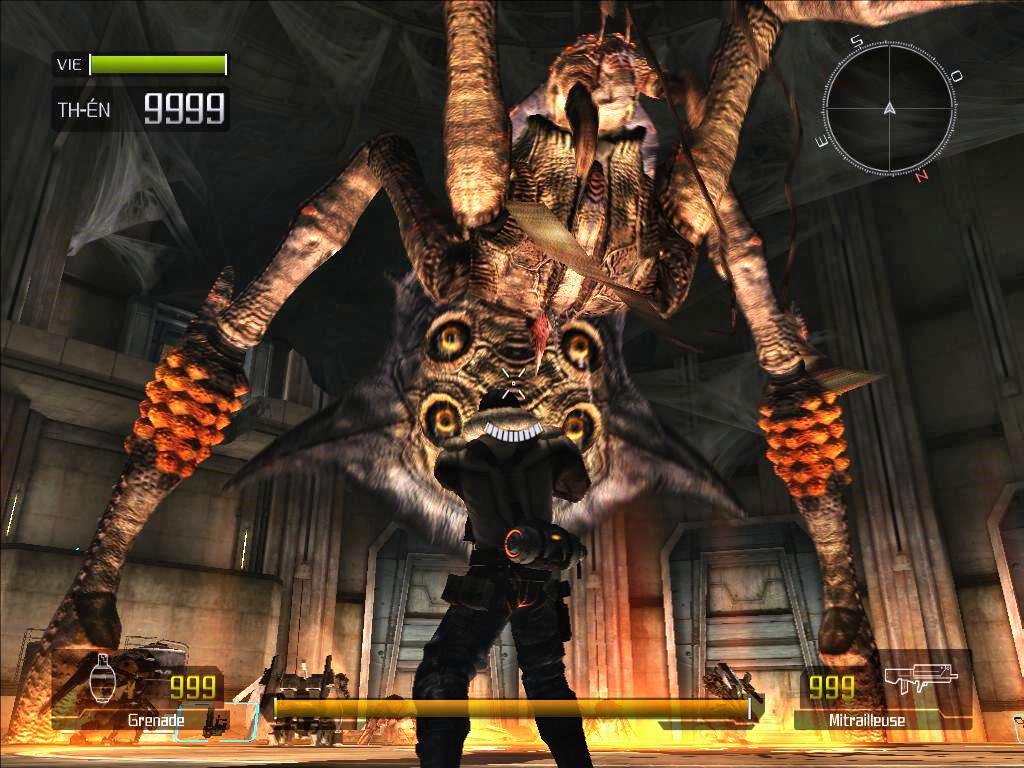Select the Mitrailleuse machine gun slot

(882, 692)
